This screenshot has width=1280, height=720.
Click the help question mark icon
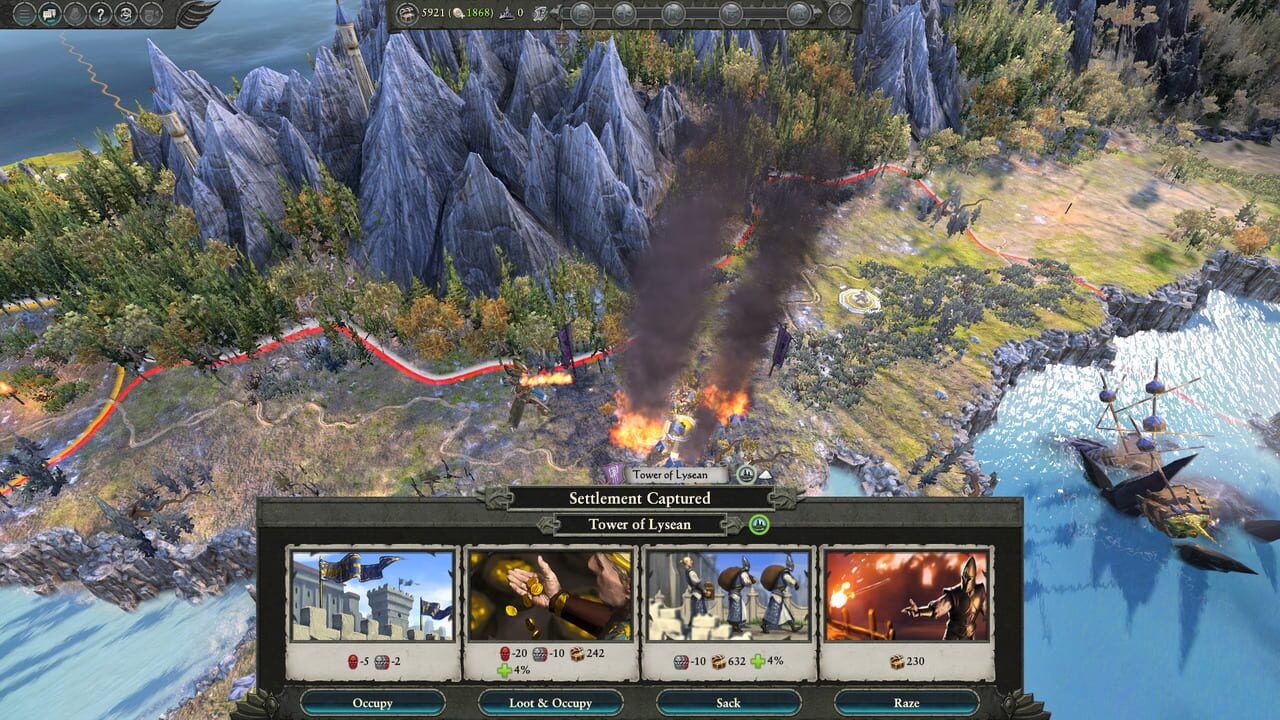(100, 15)
